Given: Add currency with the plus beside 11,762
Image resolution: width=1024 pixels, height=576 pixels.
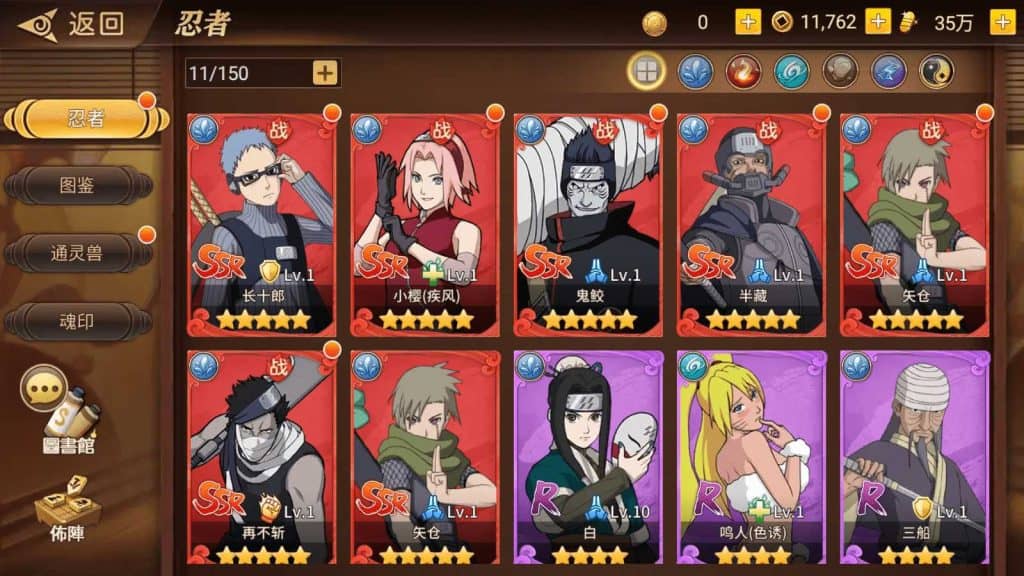Looking at the screenshot, I should (x=877, y=22).
